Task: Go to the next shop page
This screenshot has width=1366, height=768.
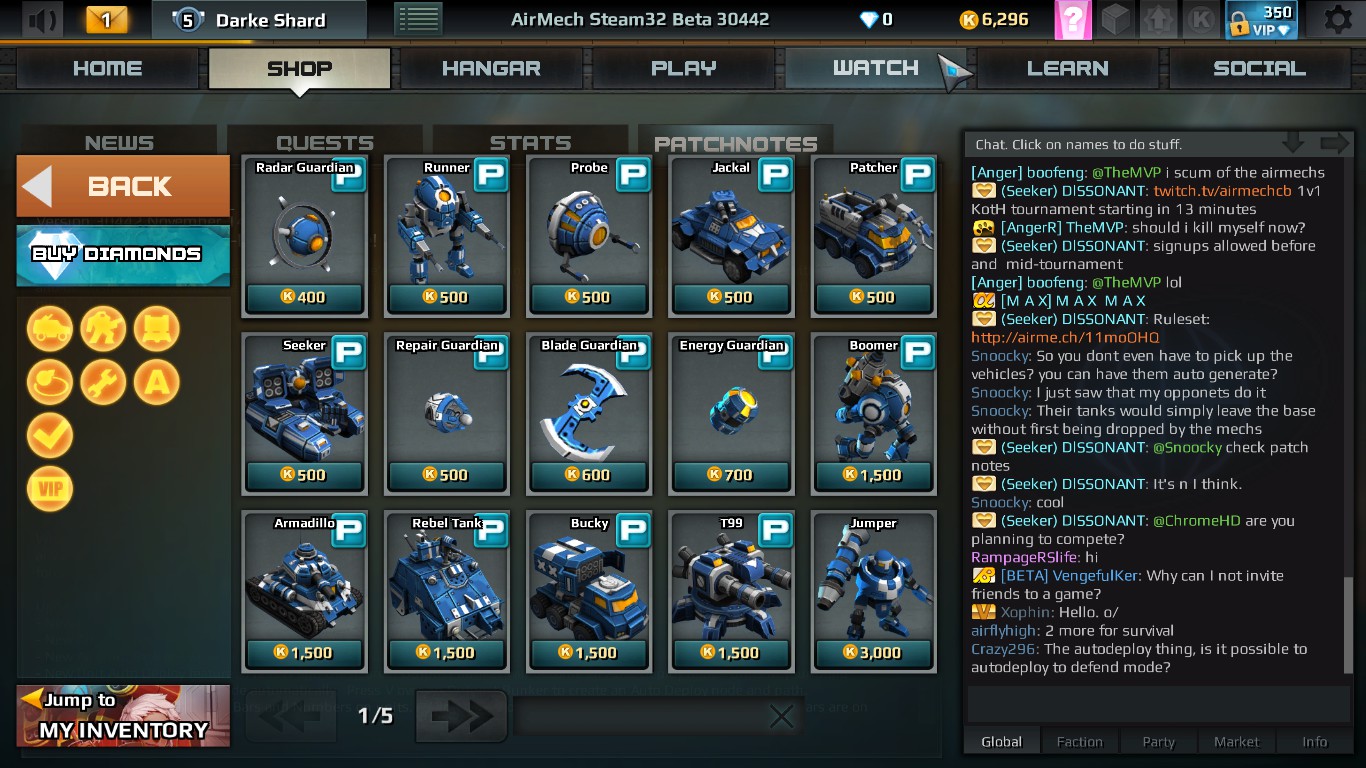Action: (x=461, y=716)
